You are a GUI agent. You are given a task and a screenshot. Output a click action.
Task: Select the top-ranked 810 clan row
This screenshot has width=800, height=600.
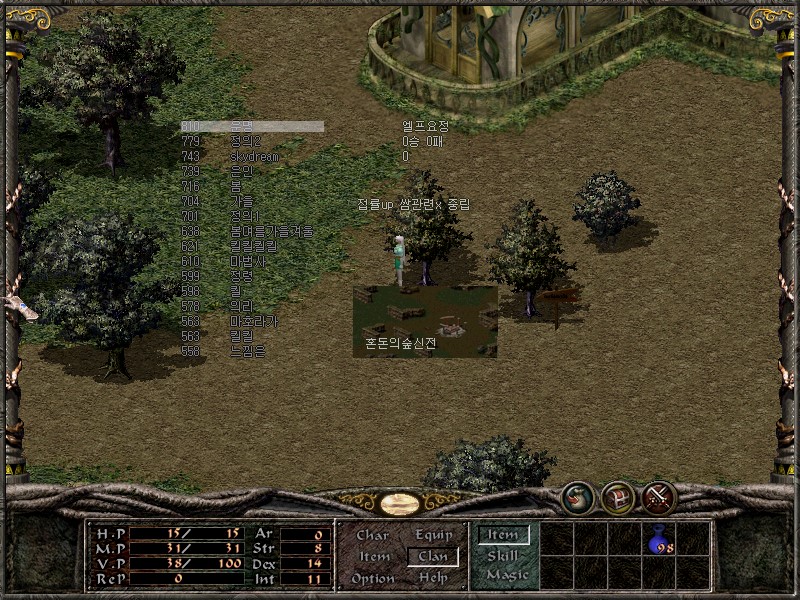point(252,127)
